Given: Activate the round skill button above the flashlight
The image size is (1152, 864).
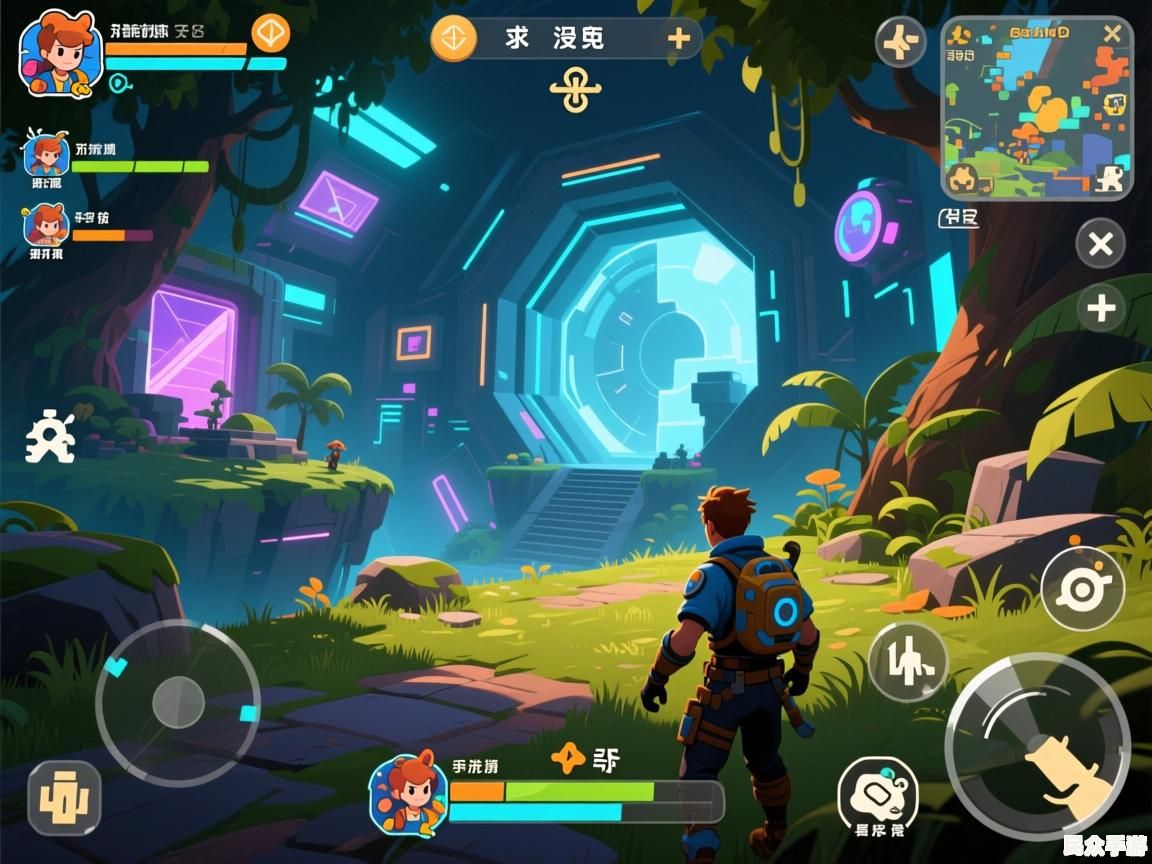Looking at the screenshot, I should (x=907, y=661).
